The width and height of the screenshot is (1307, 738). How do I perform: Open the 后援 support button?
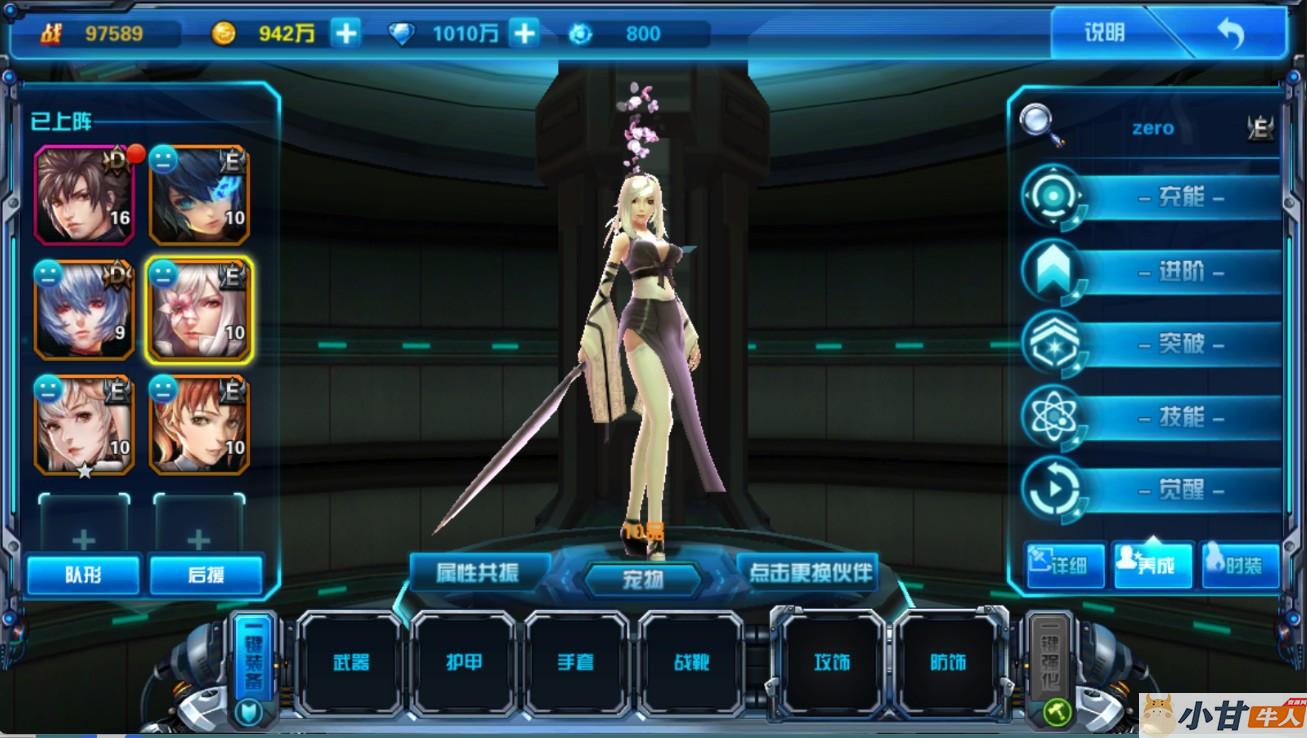coord(205,575)
